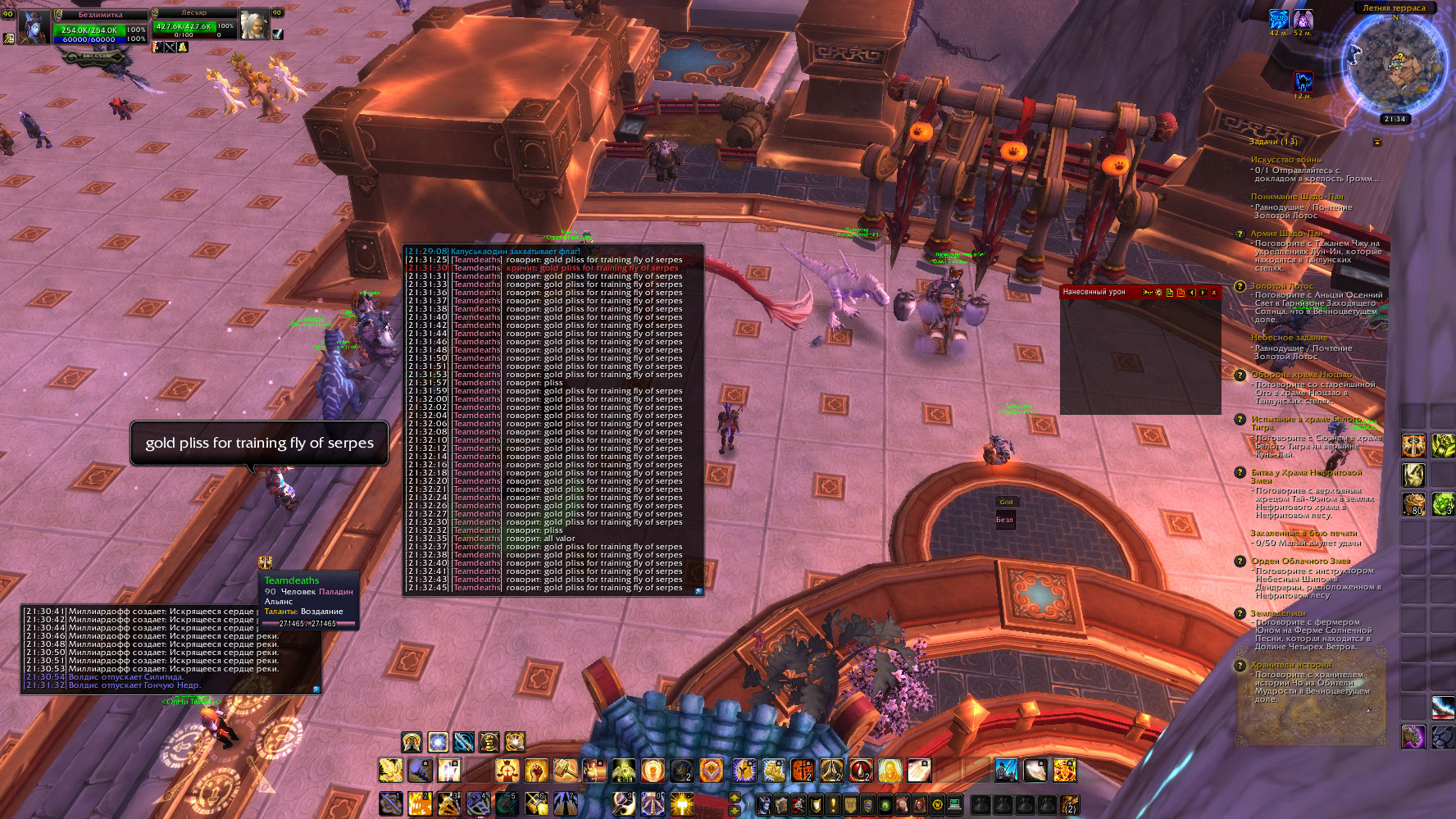Open the minimap in the top-right corner

pyautogui.click(x=1394, y=64)
